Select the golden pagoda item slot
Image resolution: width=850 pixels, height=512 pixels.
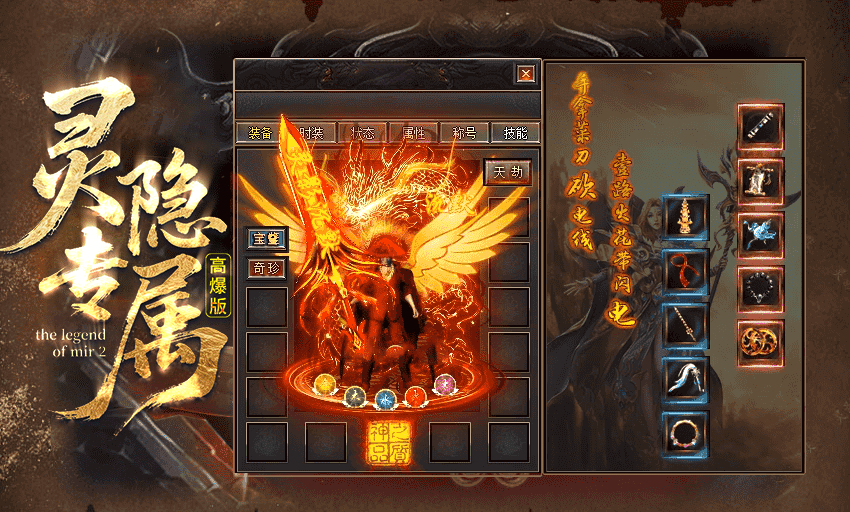pyautogui.click(x=686, y=216)
